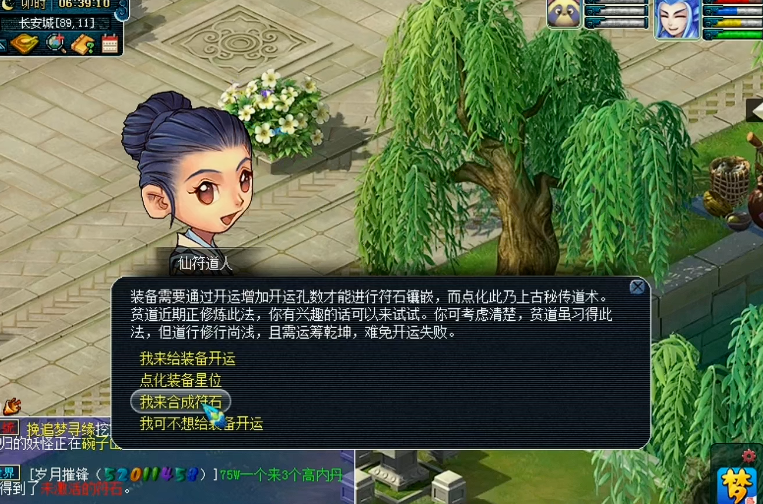
Task: Click the blue-haired player character portrait
Action: [677, 18]
